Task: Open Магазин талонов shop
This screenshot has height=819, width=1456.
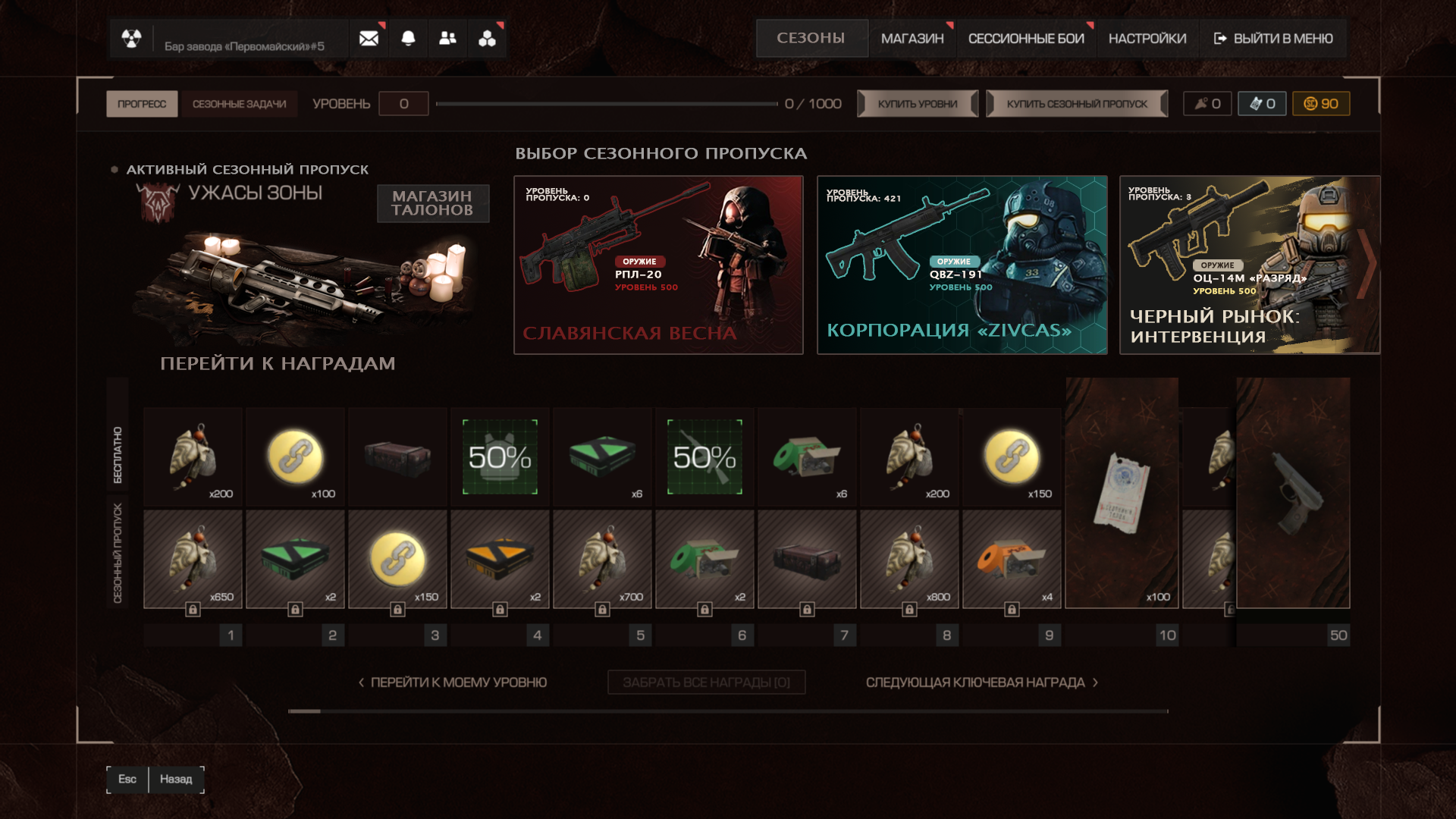Action: point(432,203)
